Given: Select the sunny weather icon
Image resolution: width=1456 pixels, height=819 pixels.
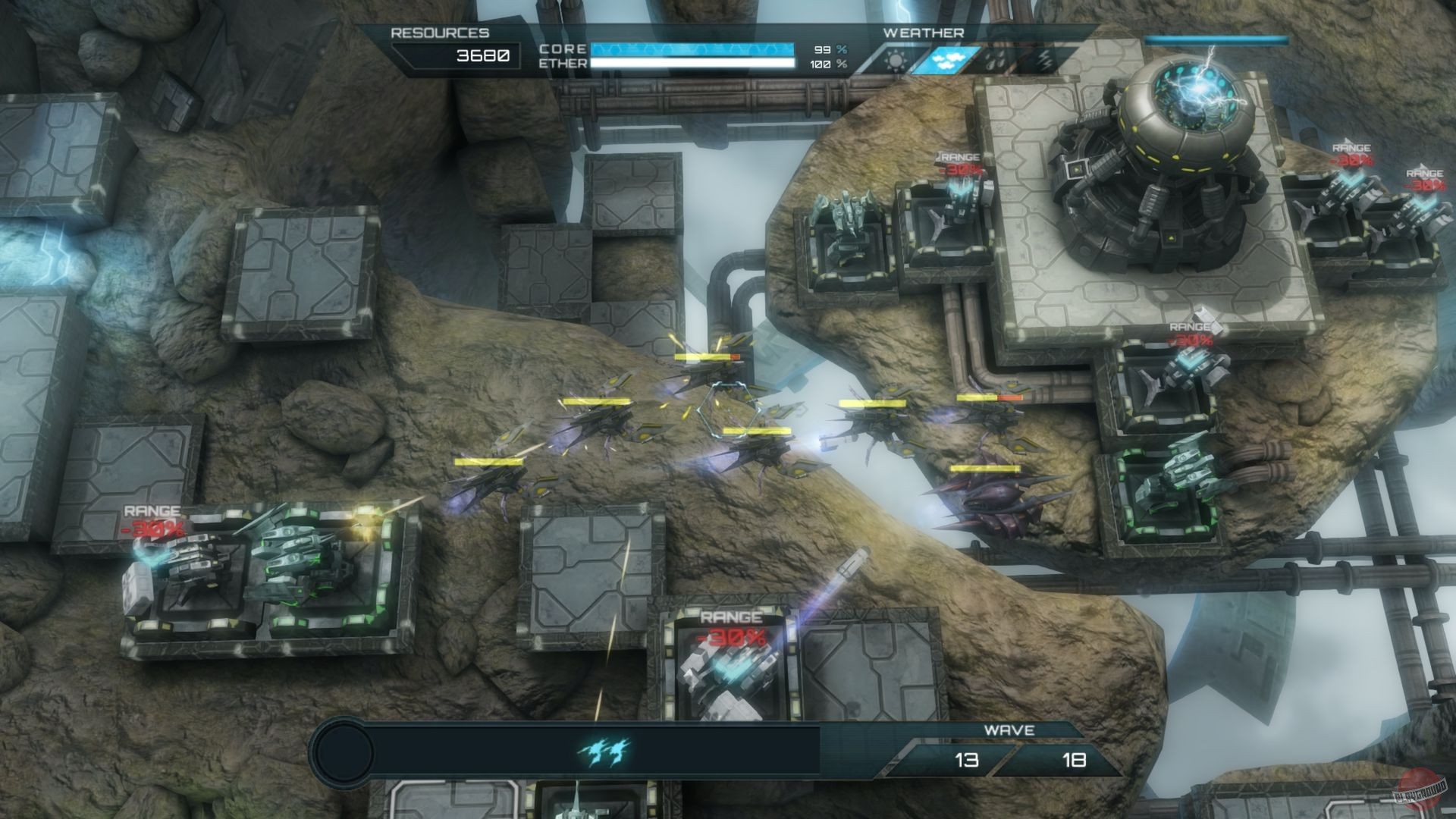Looking at the screenshot, I should 895,59.
